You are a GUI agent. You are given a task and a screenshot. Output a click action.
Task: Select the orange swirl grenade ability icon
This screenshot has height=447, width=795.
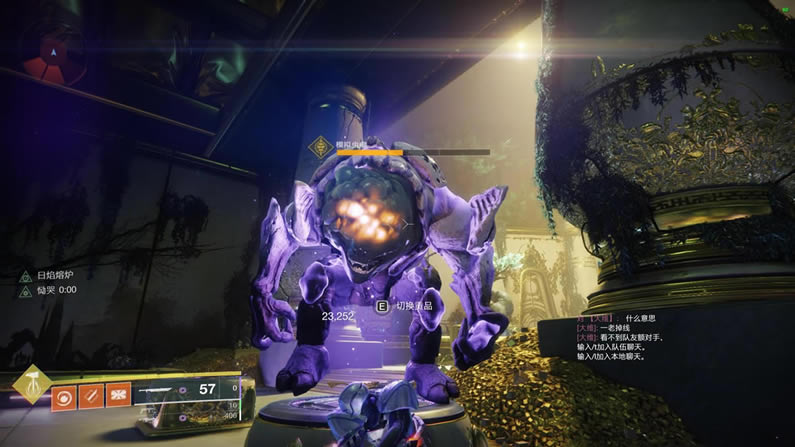click(64, 396)
